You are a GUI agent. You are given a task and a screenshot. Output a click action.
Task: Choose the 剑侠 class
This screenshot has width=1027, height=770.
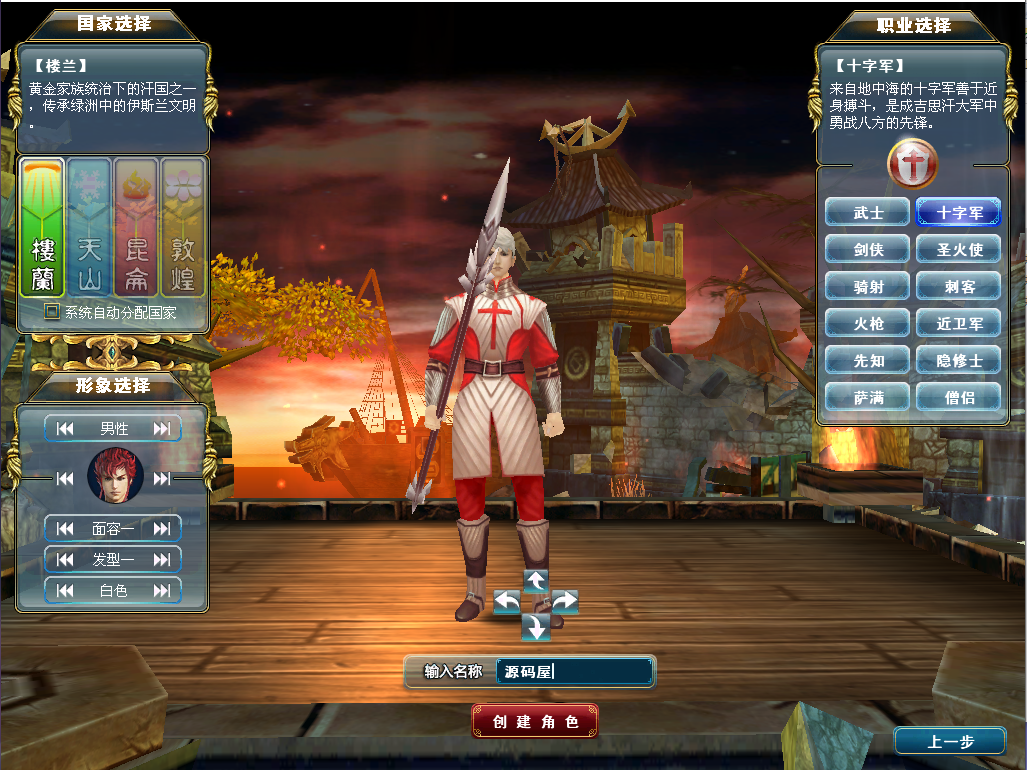pos(868,250)
